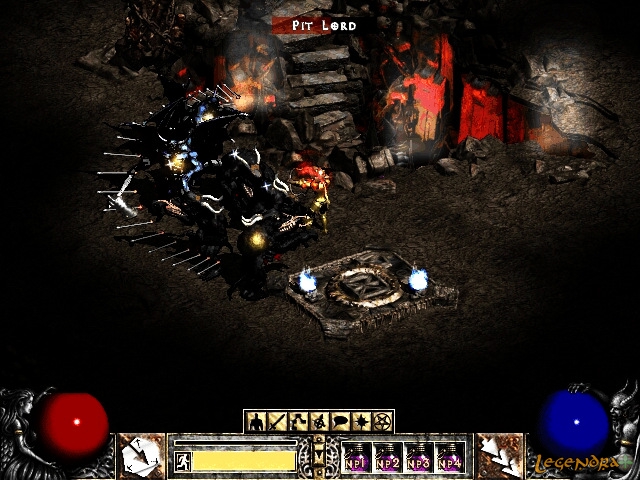Select the left-click attack skill button

point(138,456)
